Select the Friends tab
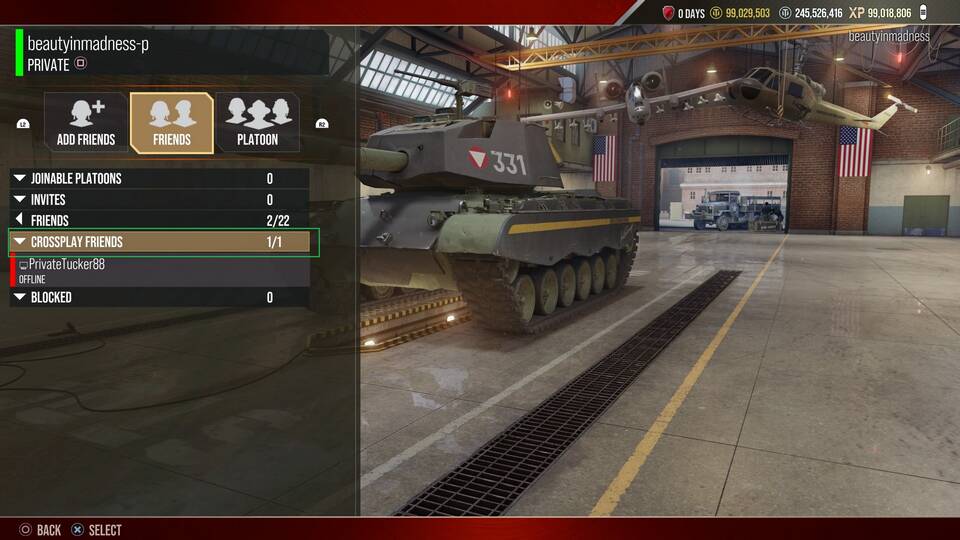 point(172,123)
